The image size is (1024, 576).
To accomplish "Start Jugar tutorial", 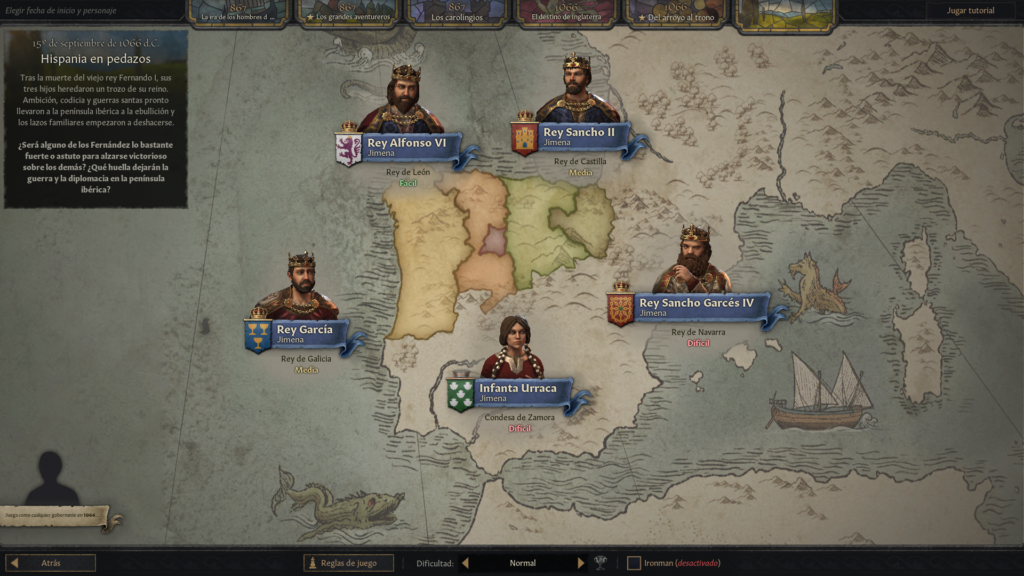I will pos(970,11).
